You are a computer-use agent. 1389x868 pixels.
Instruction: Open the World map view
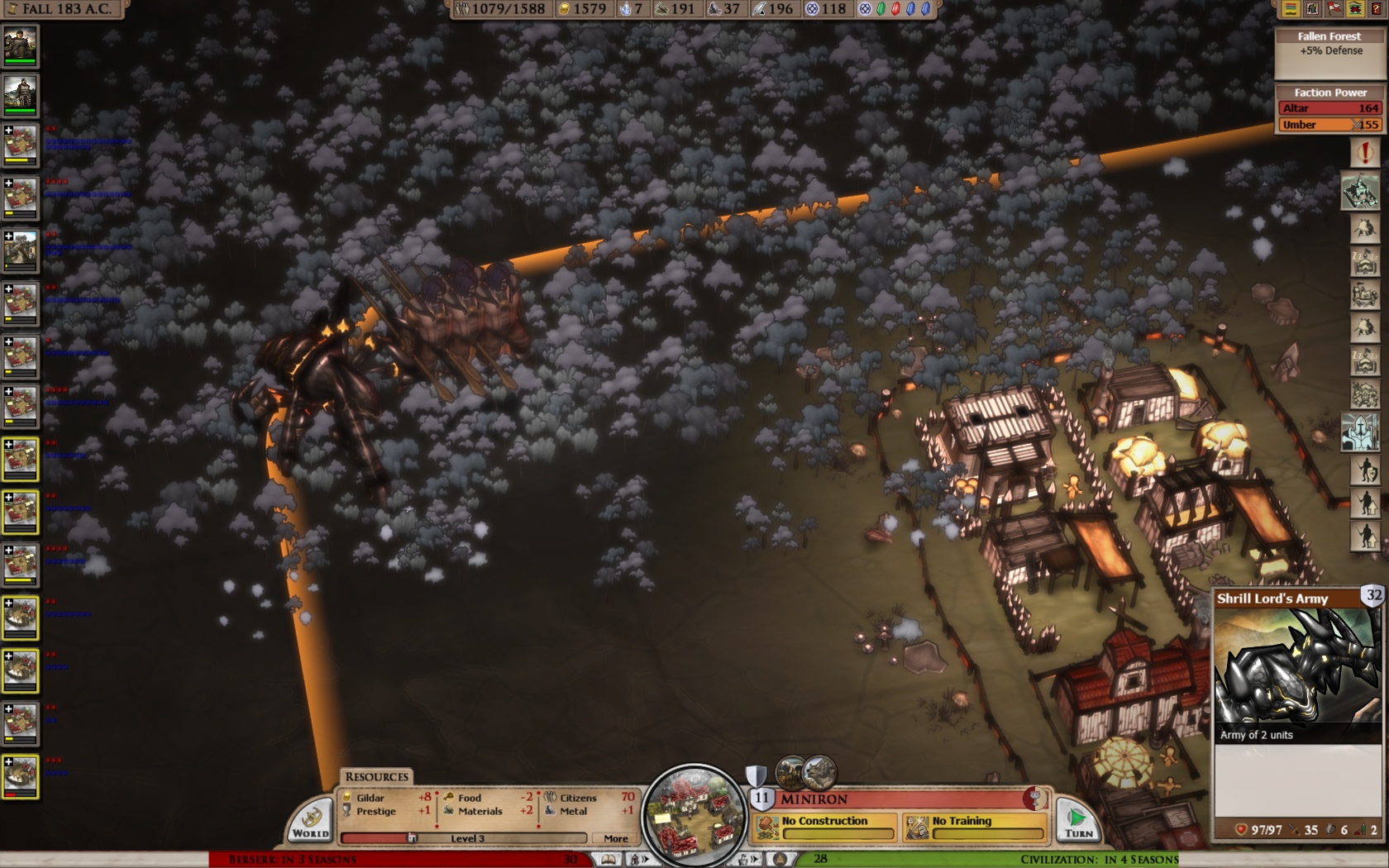tap(311, 821)
